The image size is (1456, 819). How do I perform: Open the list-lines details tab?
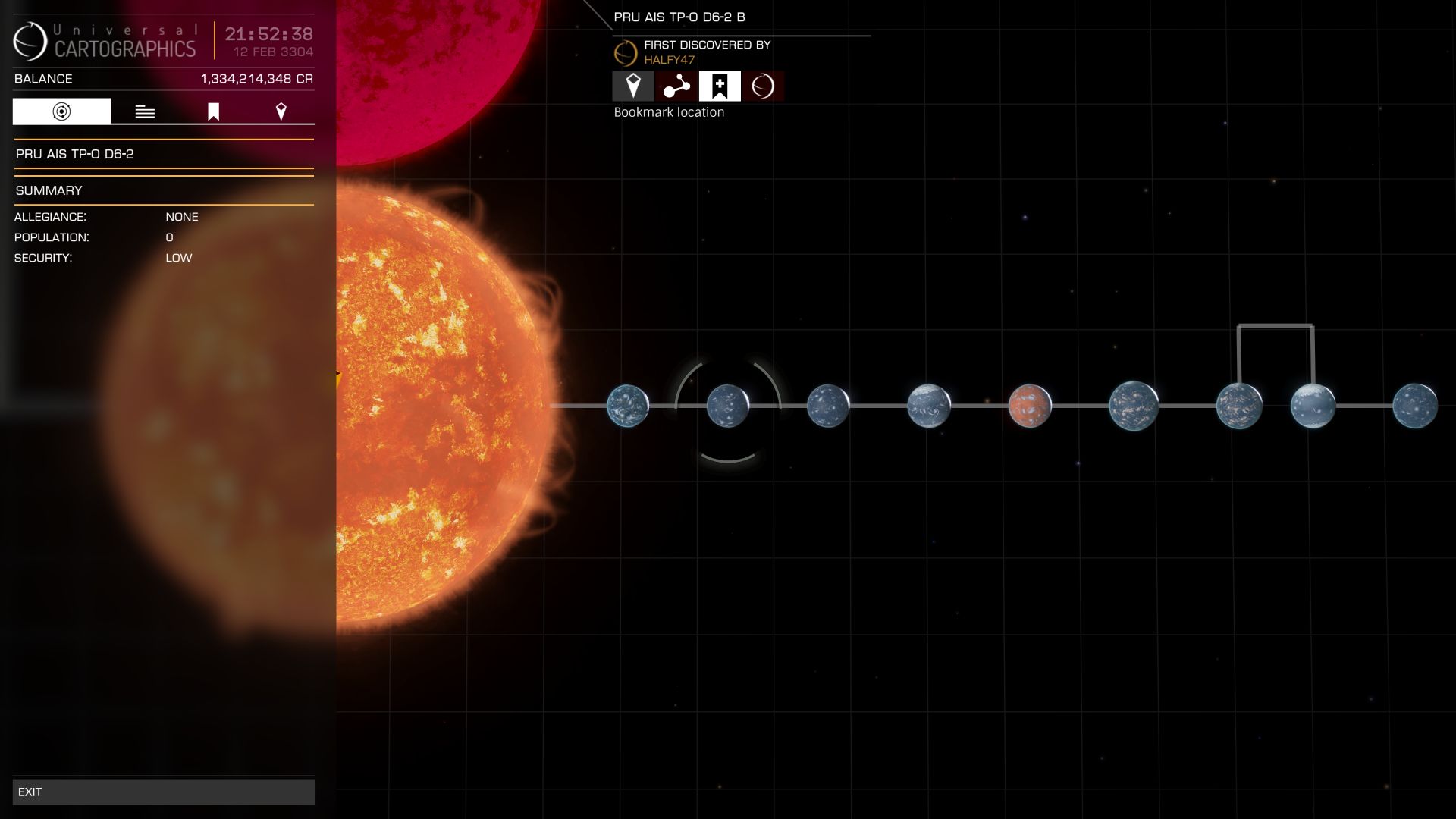(145, 111)
